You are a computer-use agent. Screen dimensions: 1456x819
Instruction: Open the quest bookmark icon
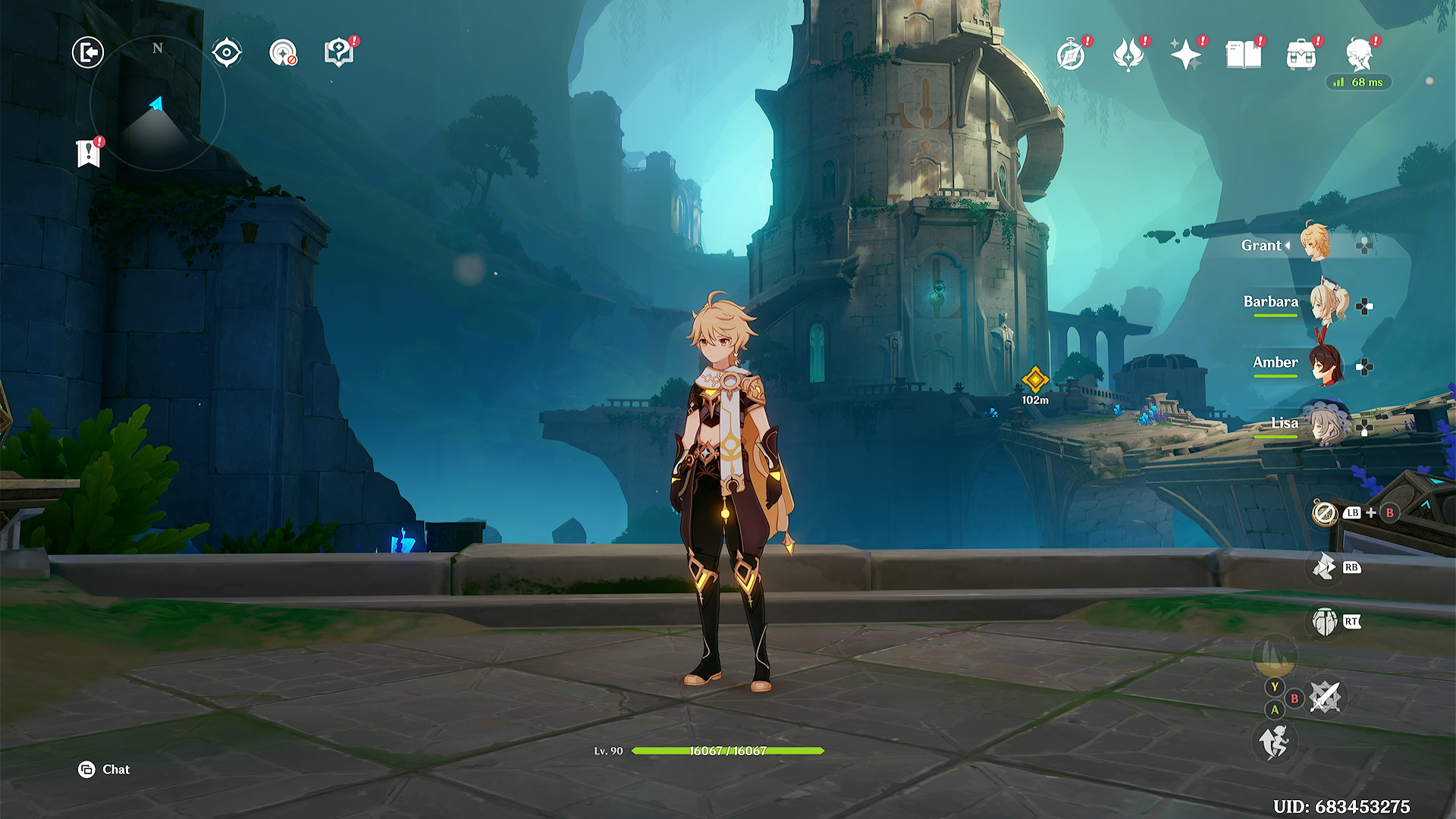89,152
